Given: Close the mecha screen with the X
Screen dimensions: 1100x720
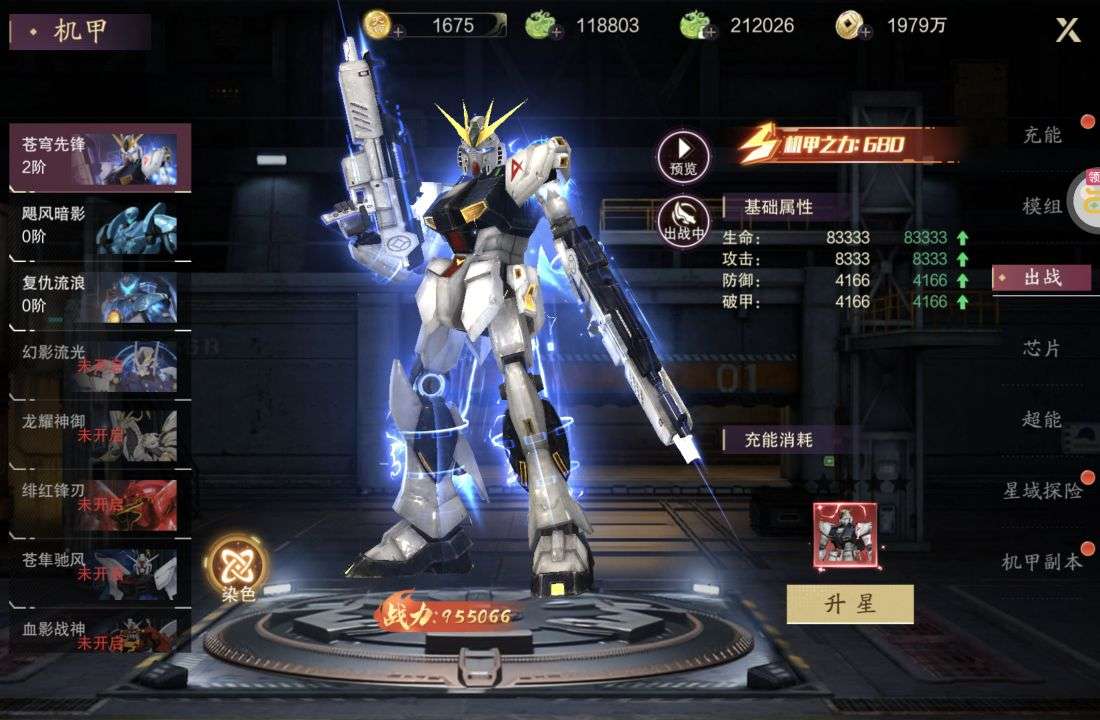Looking at the screenshot, I should pos(1068,30).
